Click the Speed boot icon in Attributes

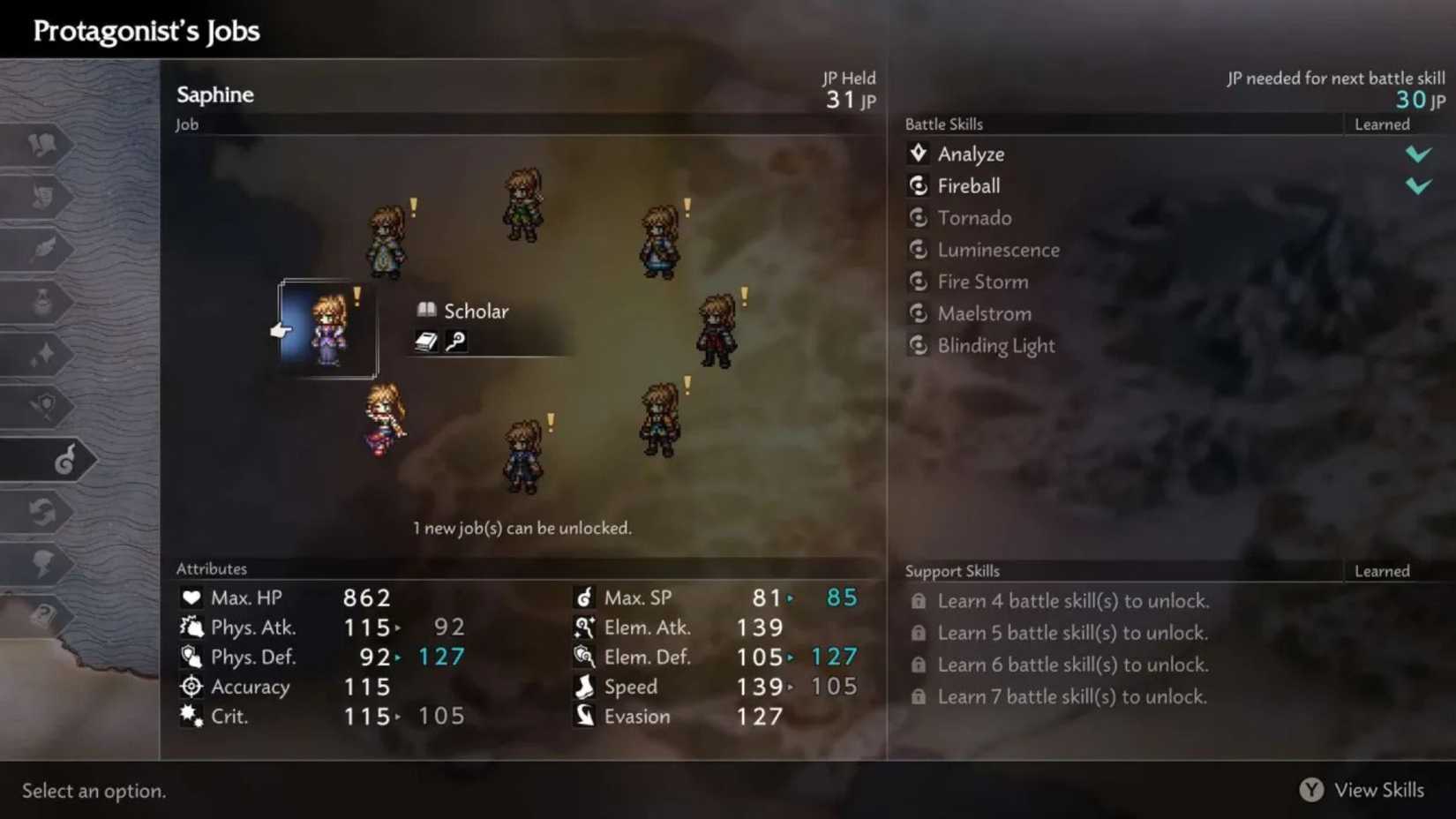(584, 687)
